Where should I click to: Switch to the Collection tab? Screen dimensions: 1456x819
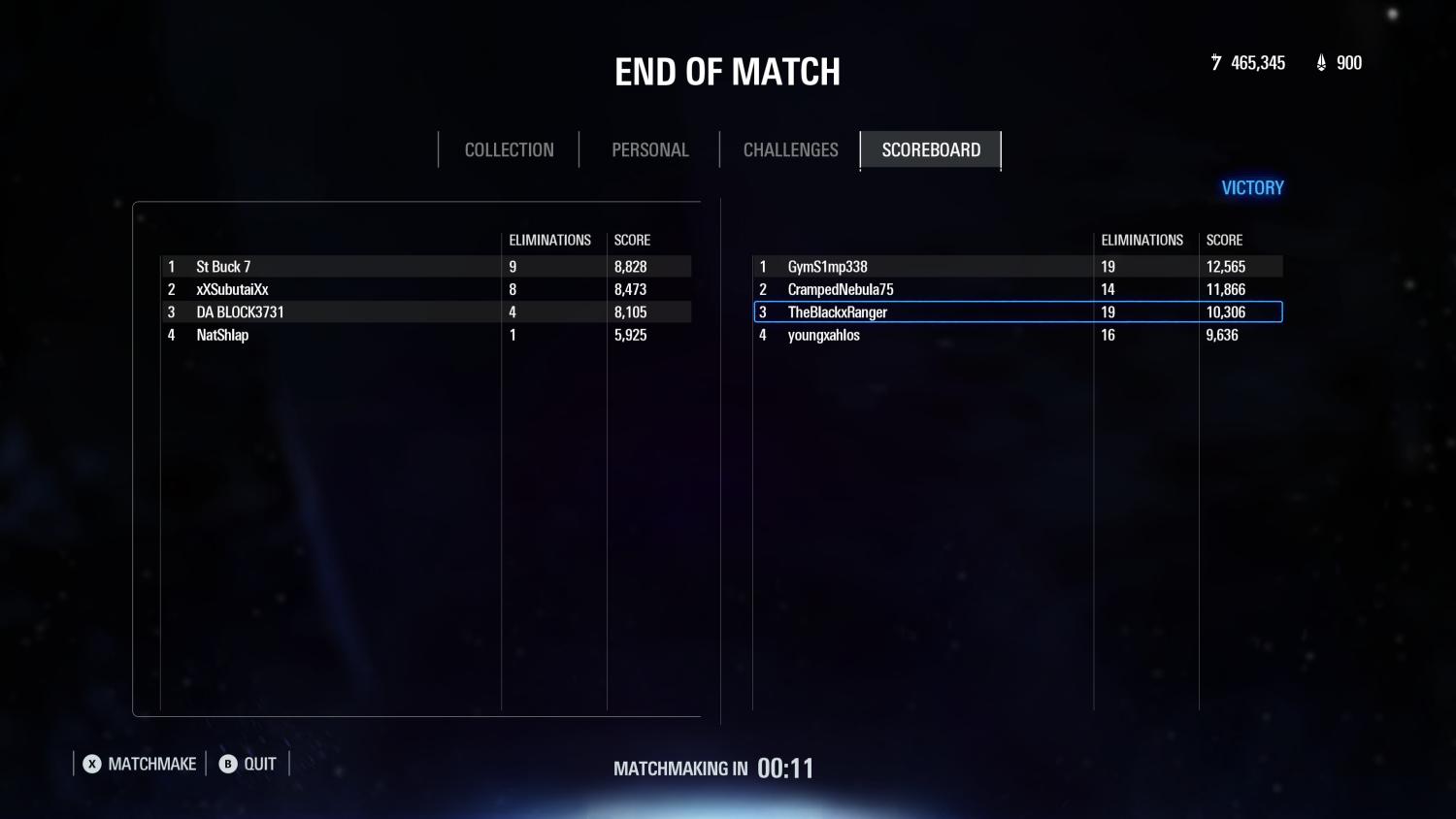pyautogui.click(x=509, y=150)
